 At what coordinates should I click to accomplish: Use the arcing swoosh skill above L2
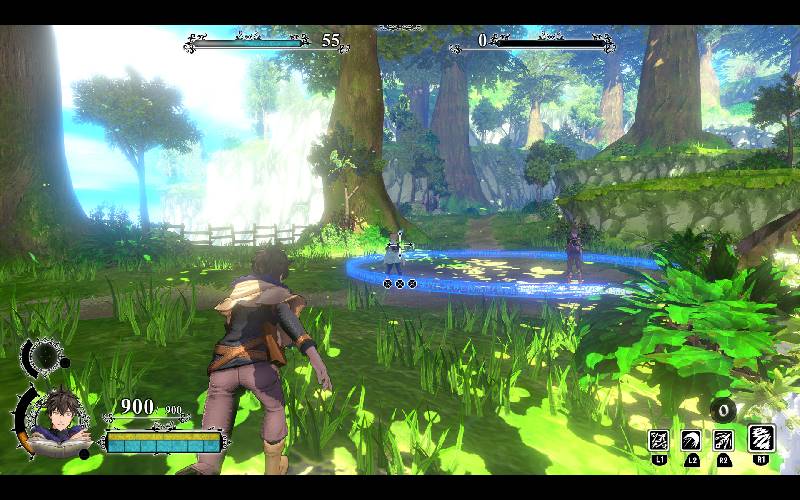point(691,440)
